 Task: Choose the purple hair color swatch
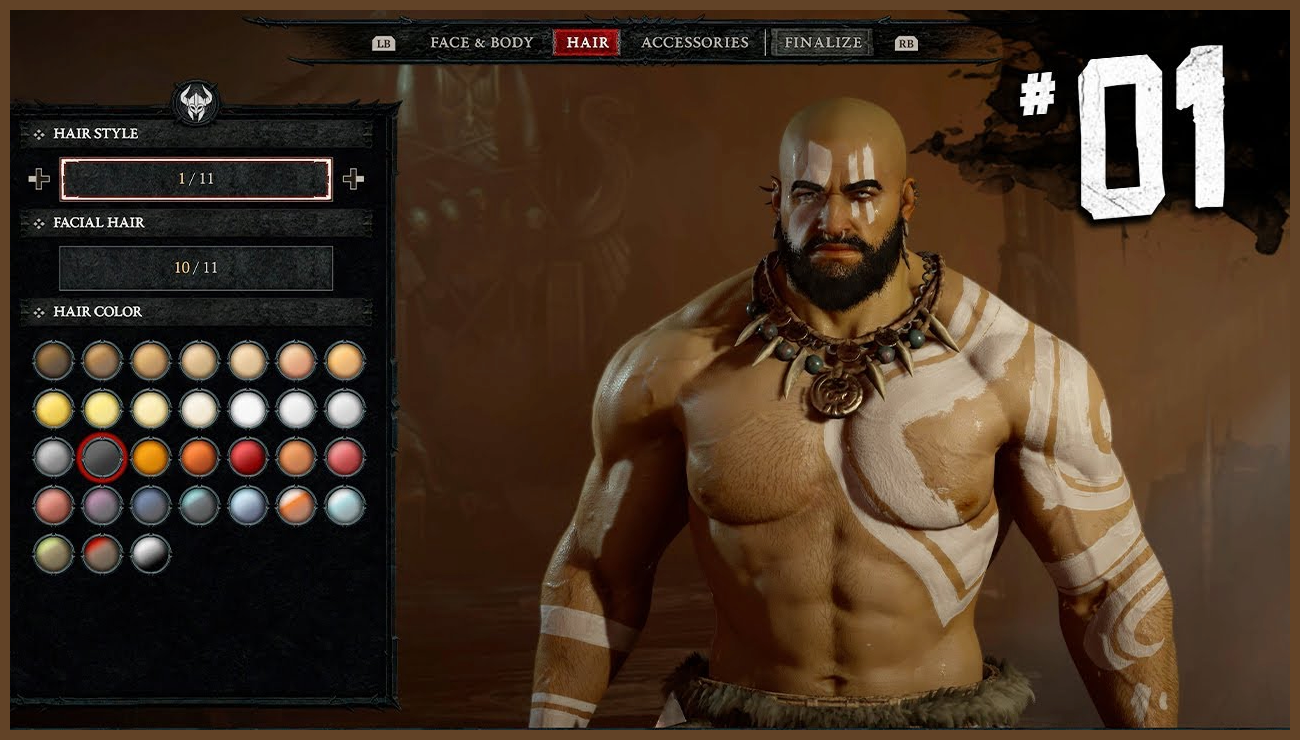click(x=102, y=505)
